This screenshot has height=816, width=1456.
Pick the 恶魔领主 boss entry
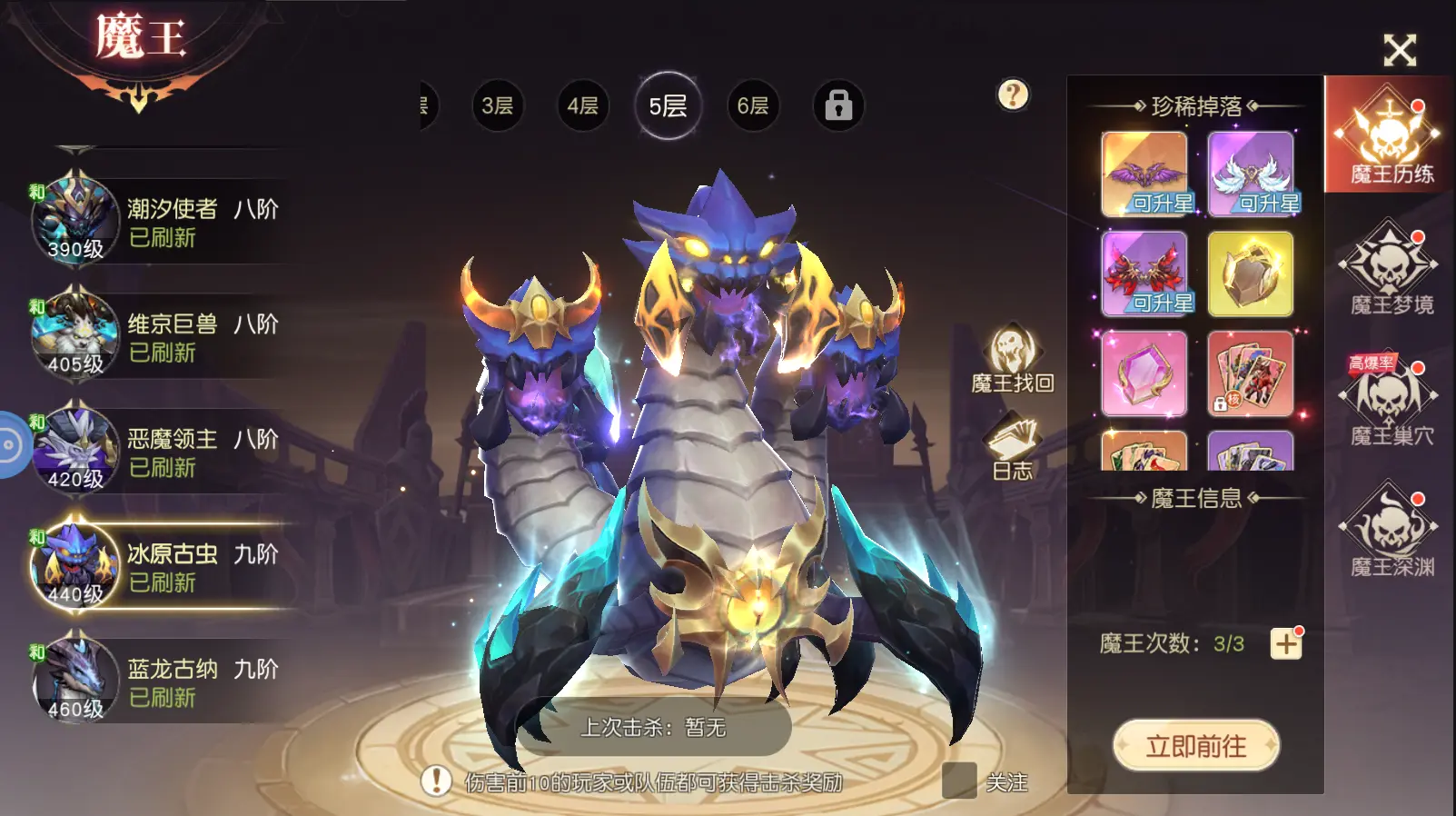[x=163, y=453]
